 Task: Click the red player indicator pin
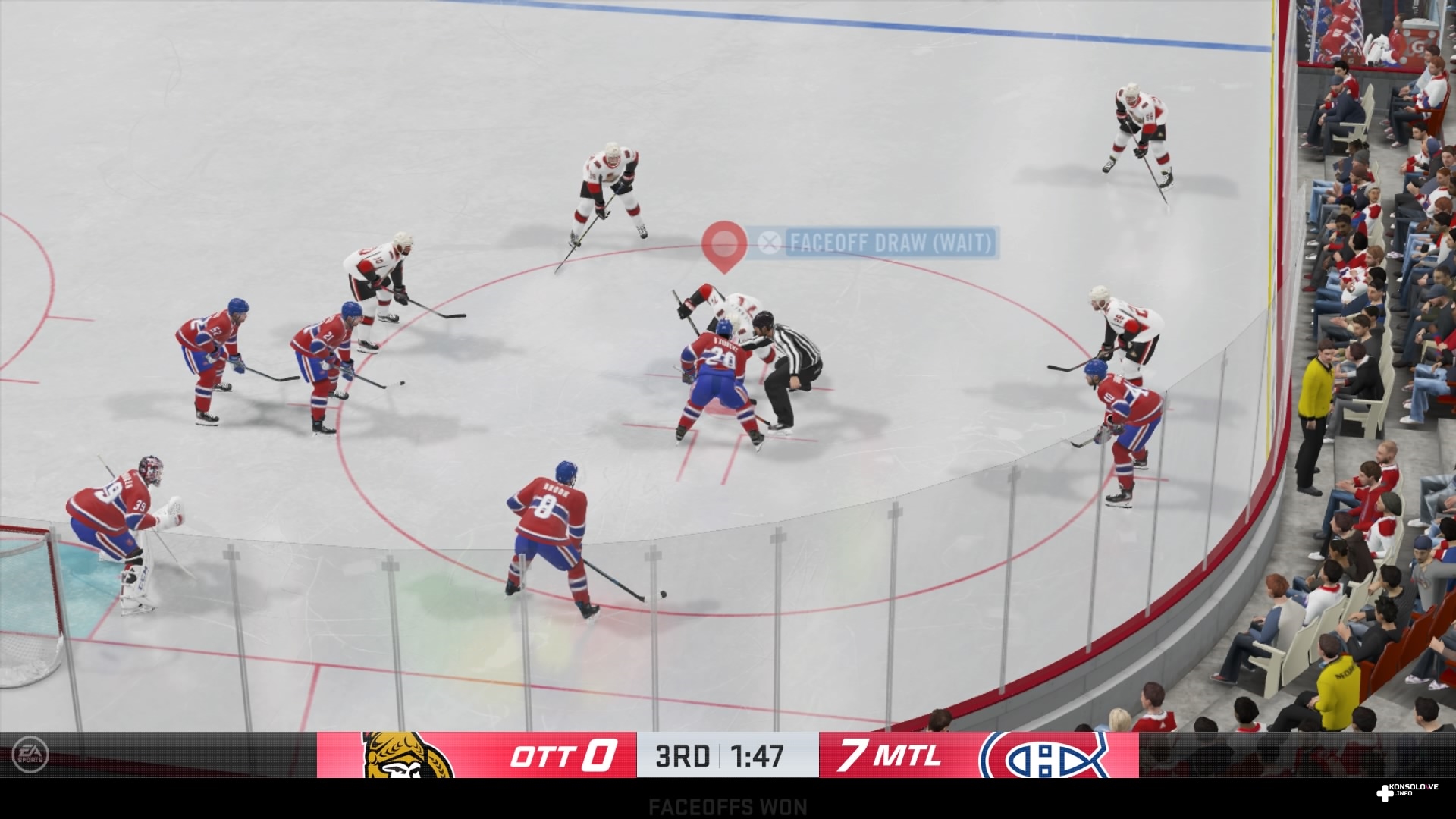tap(724, 244)
